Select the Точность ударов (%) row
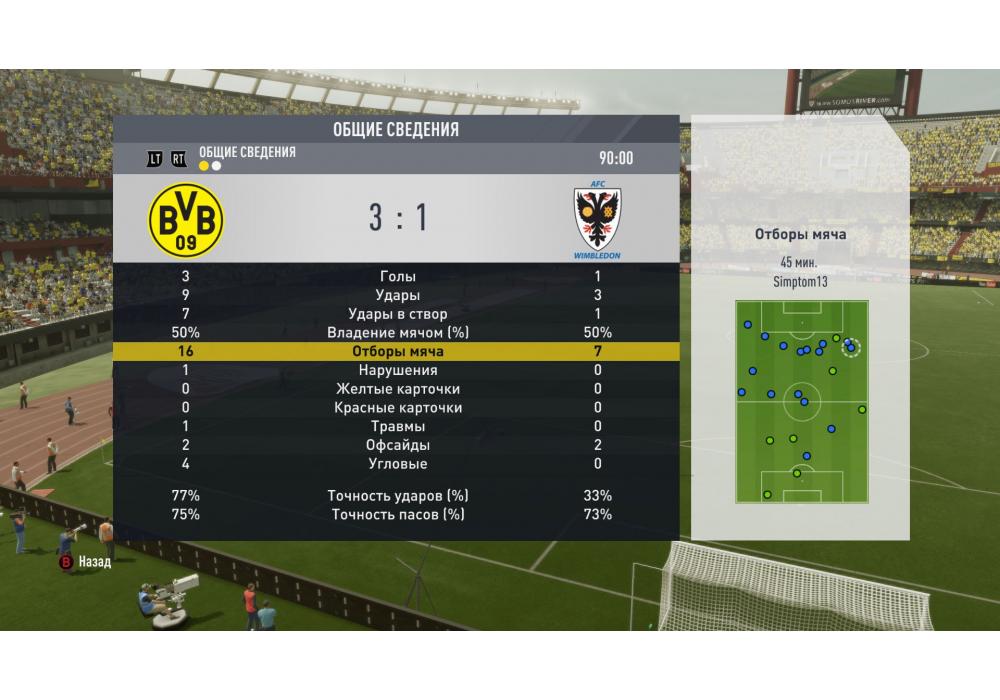Viewport: 1000px width, 700px height. pyautogui.click(x=398, y=496)
